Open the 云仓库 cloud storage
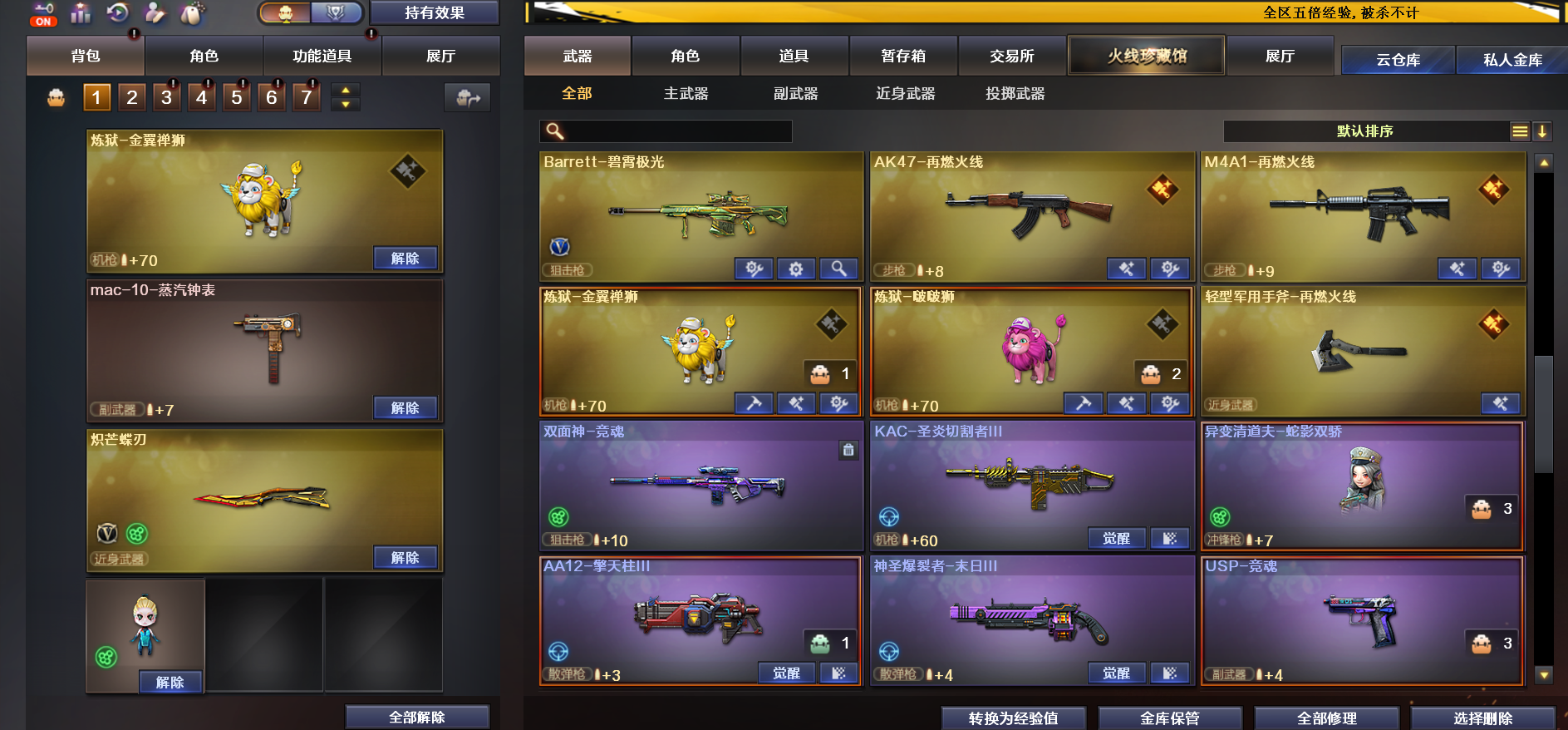This screenshot has width=1568, height=730. click(x=1398, y=60)
